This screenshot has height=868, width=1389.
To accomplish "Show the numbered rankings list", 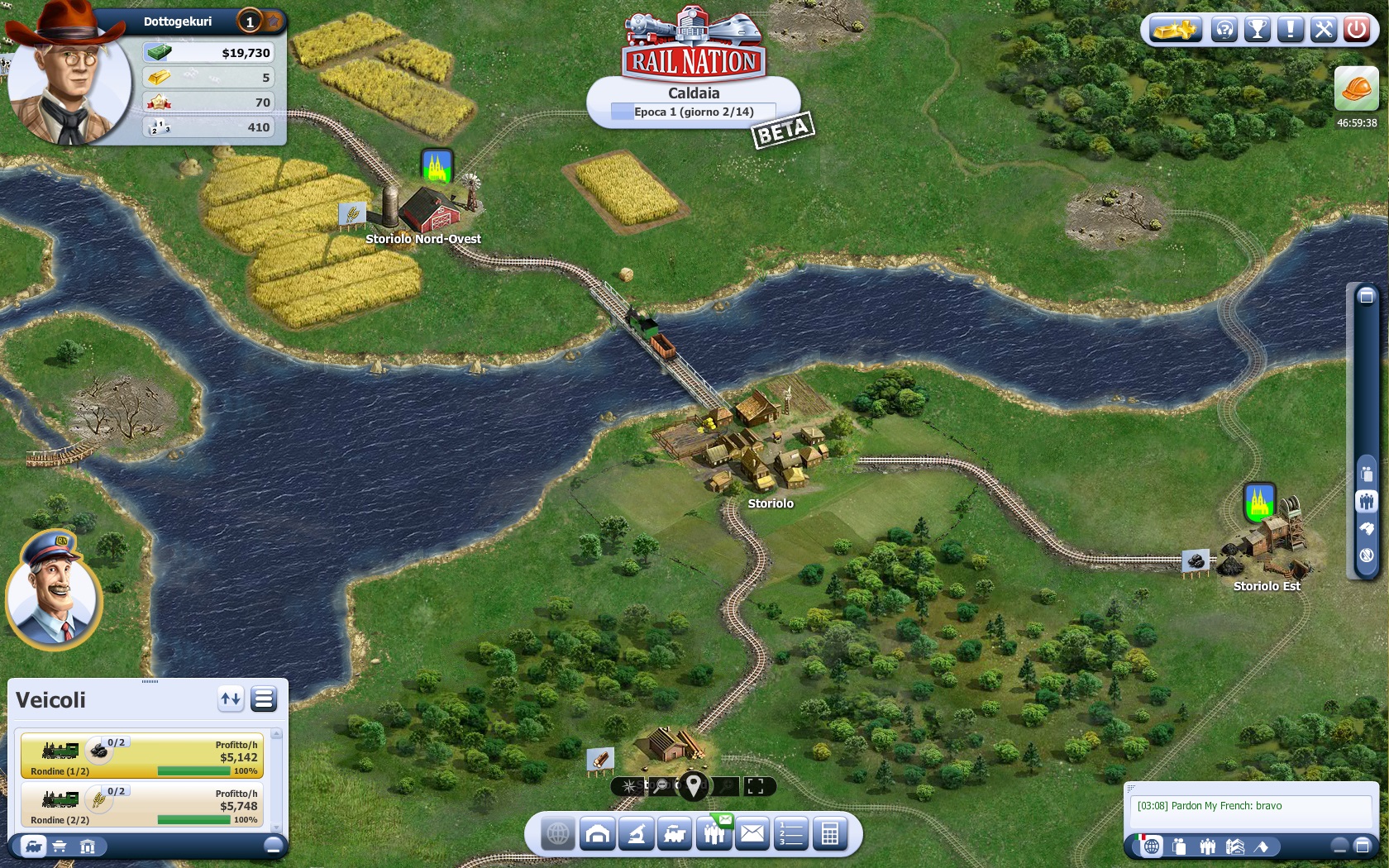I will pos(791,834).
